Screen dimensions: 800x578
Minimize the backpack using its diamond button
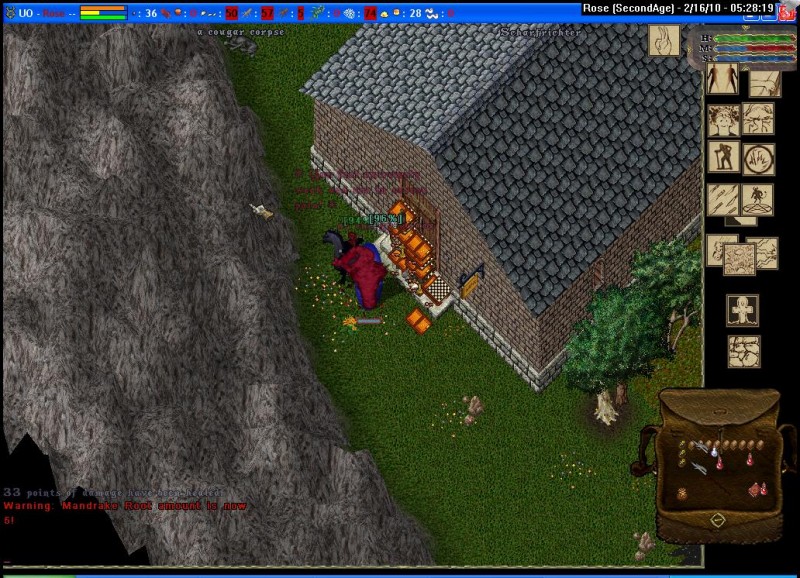717,520
